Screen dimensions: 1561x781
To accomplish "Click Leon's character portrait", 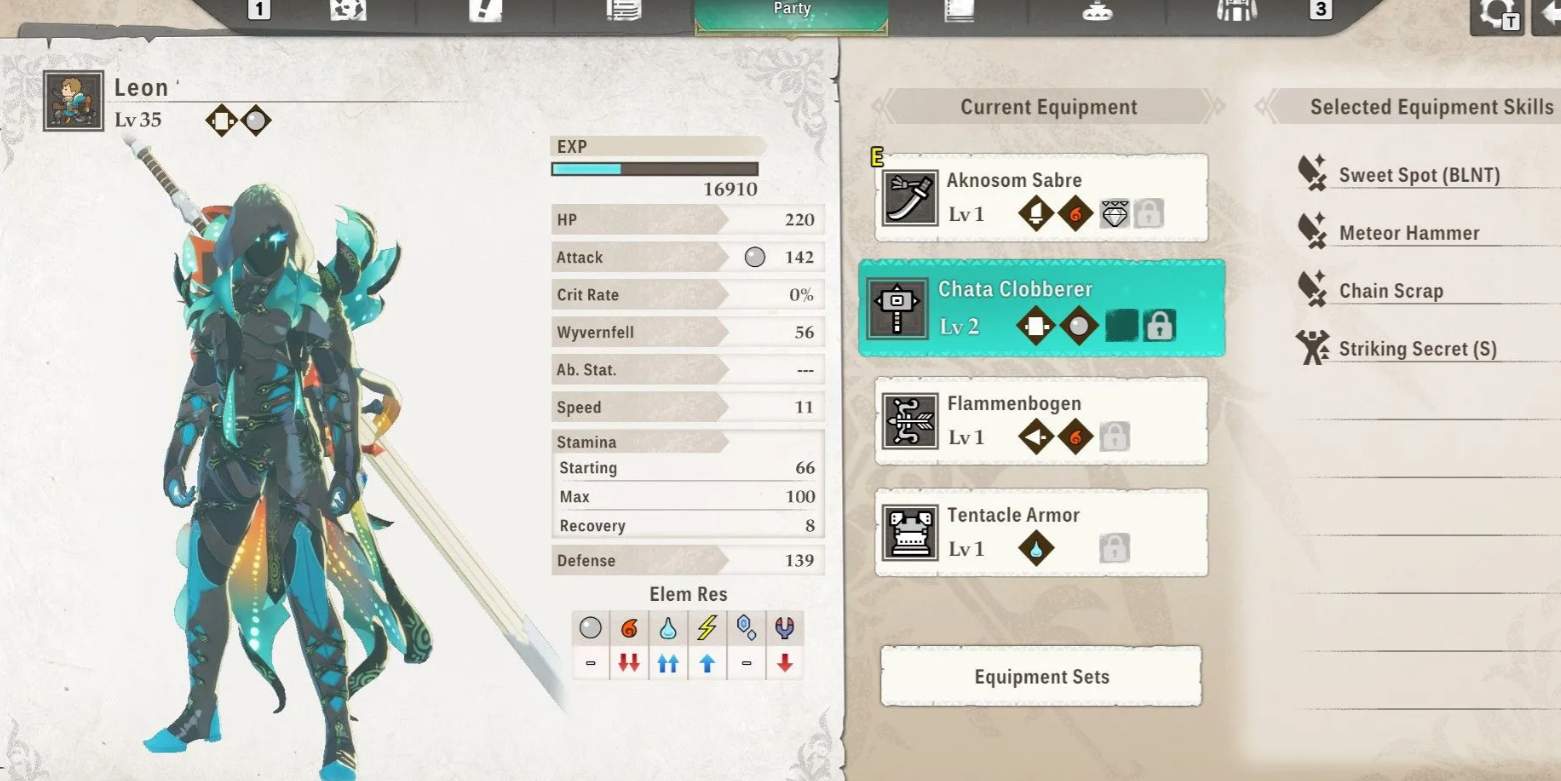I will click(x=74, y=101).
